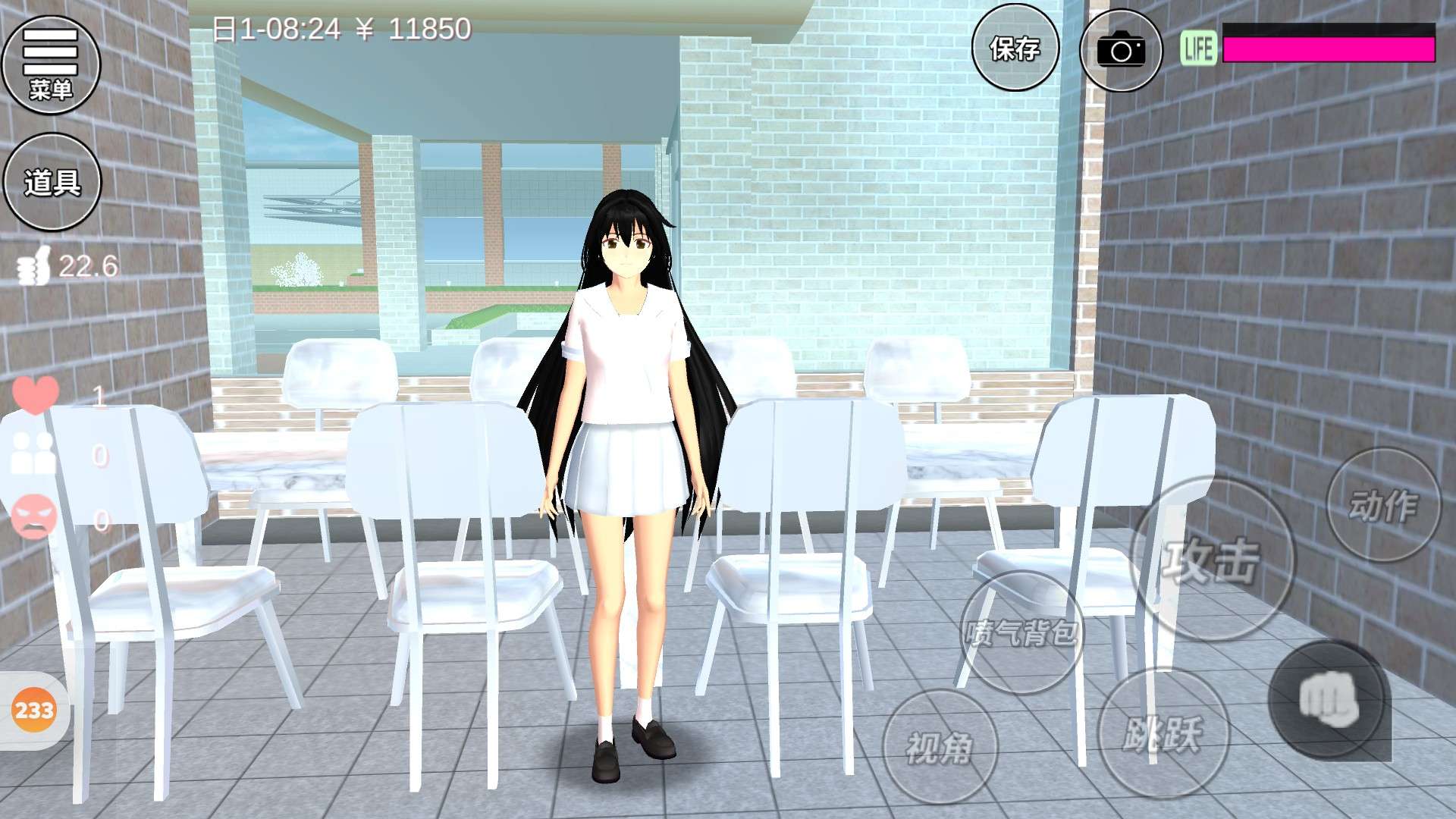Select the white friends silhouette icon
Screen dimensions: 1456x819
(34, 454)
